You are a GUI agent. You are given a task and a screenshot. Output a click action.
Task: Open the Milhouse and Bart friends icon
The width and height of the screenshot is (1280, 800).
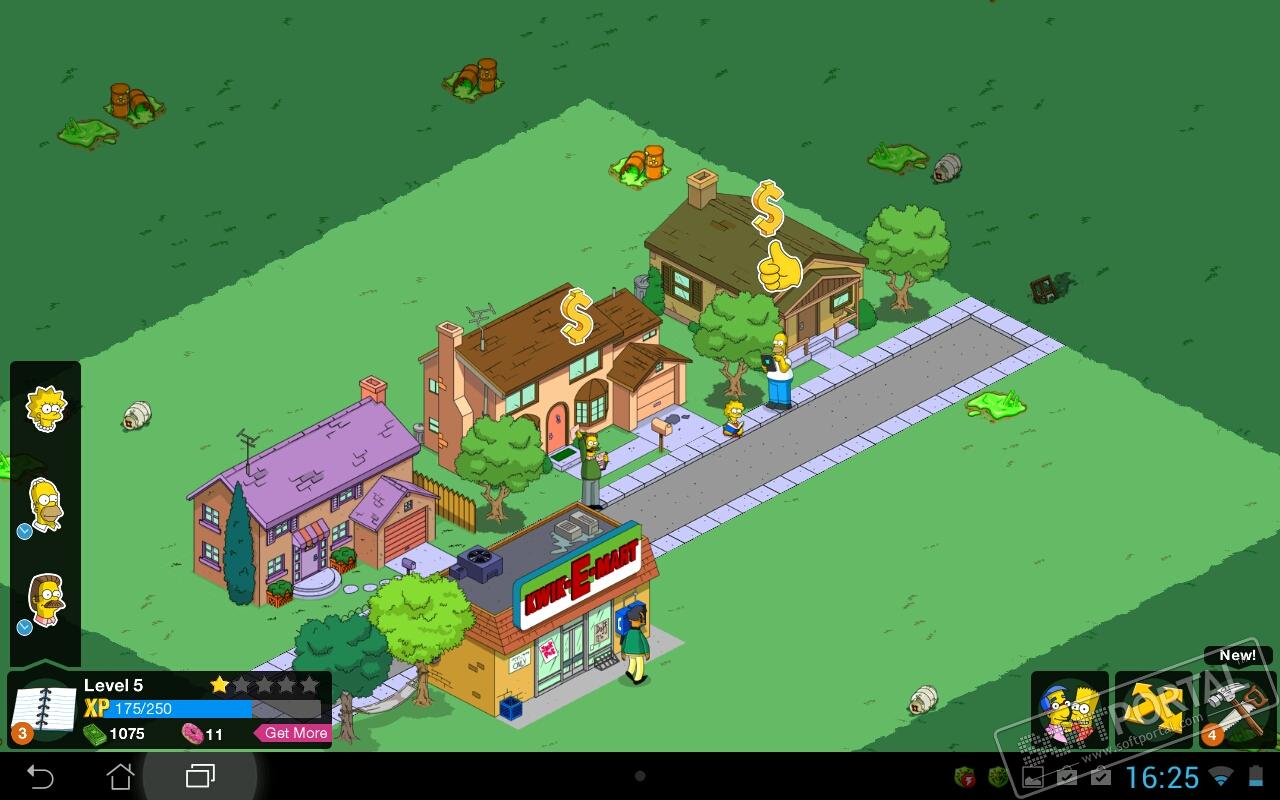point(1069,710)
